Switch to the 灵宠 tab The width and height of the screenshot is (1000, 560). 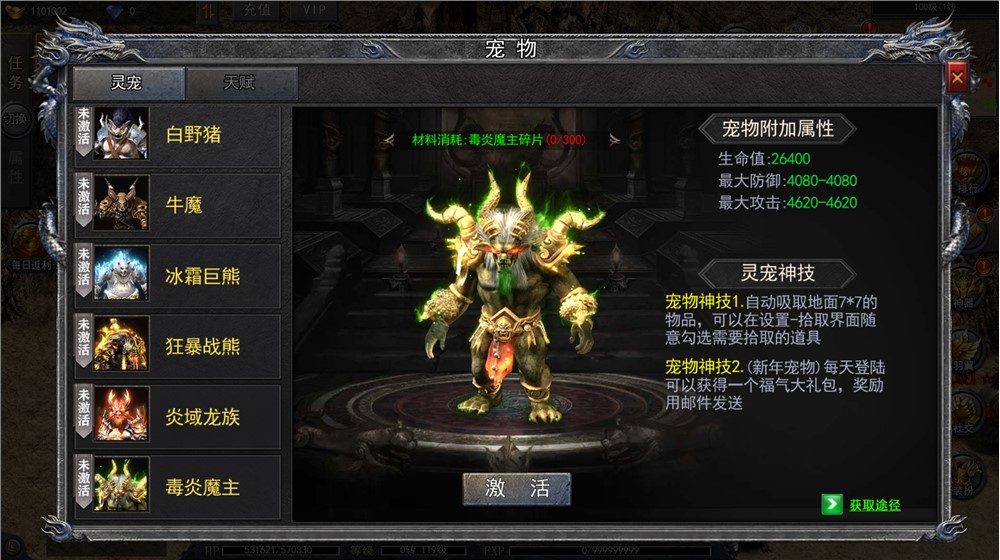[128, 83]
